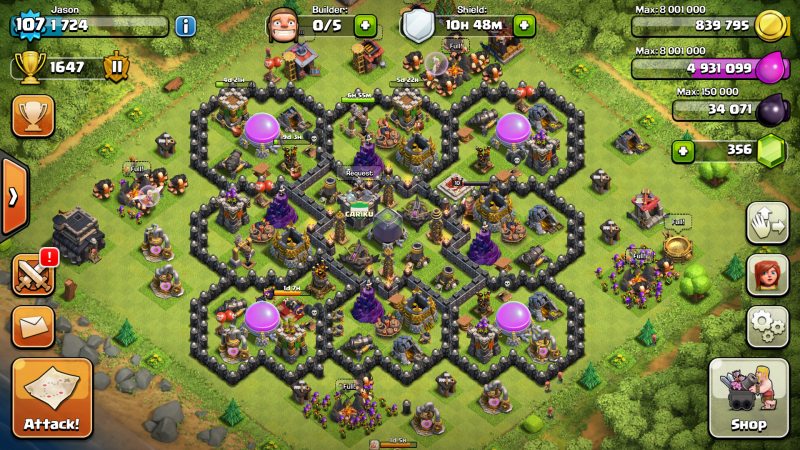Tap the Attack! map button
This screenshot has width=800, height=450.
(x=52, y=399)
